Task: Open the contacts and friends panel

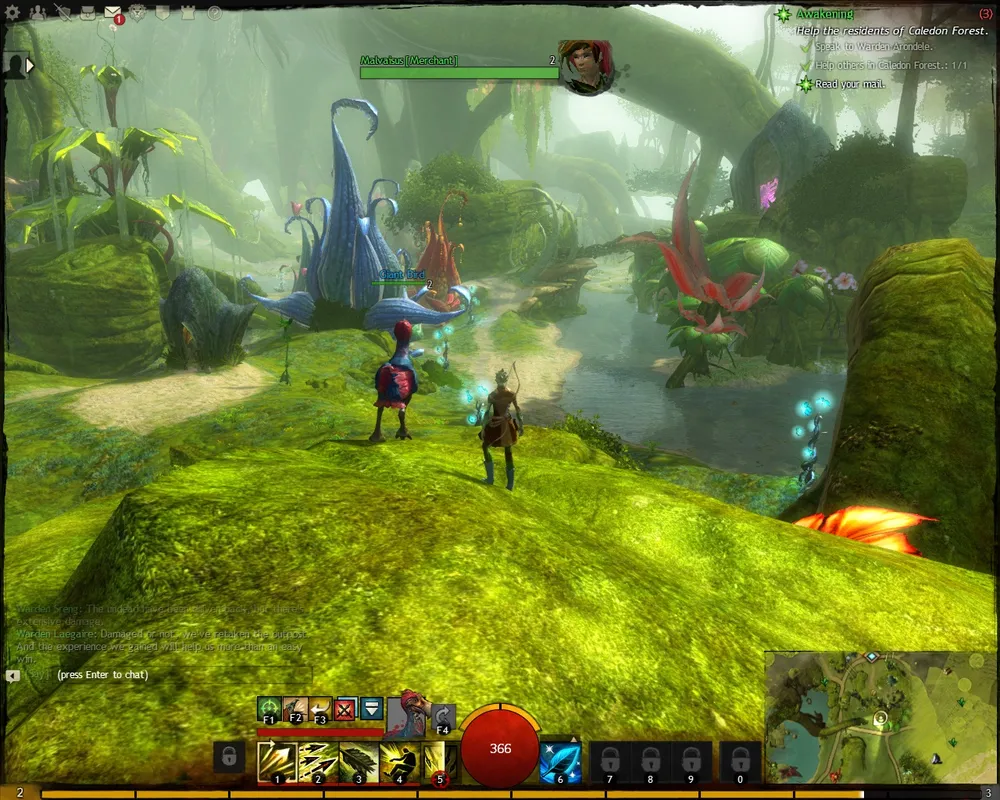Action: (x=38, y=13)
